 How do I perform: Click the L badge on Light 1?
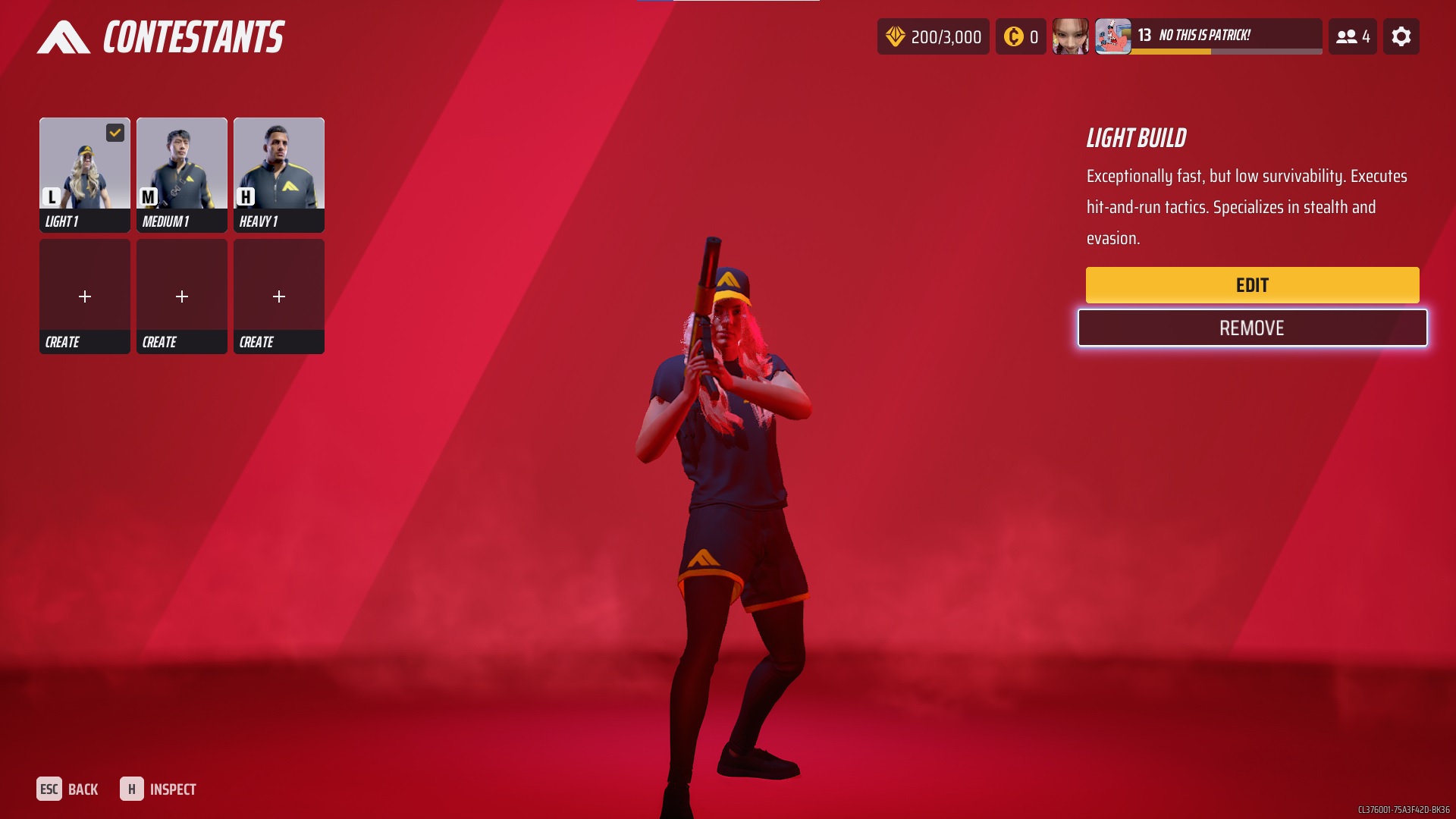[51, 196]
